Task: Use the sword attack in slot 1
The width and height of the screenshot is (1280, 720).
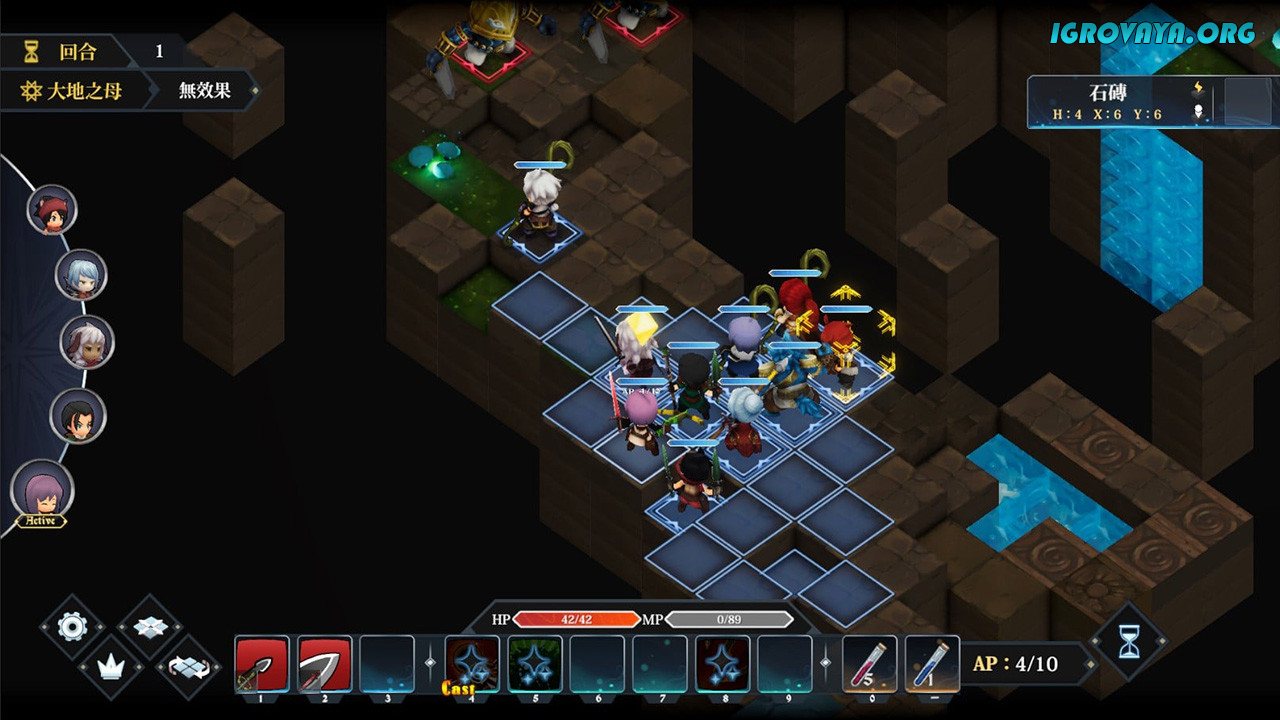Action: (x=262, y=664)
